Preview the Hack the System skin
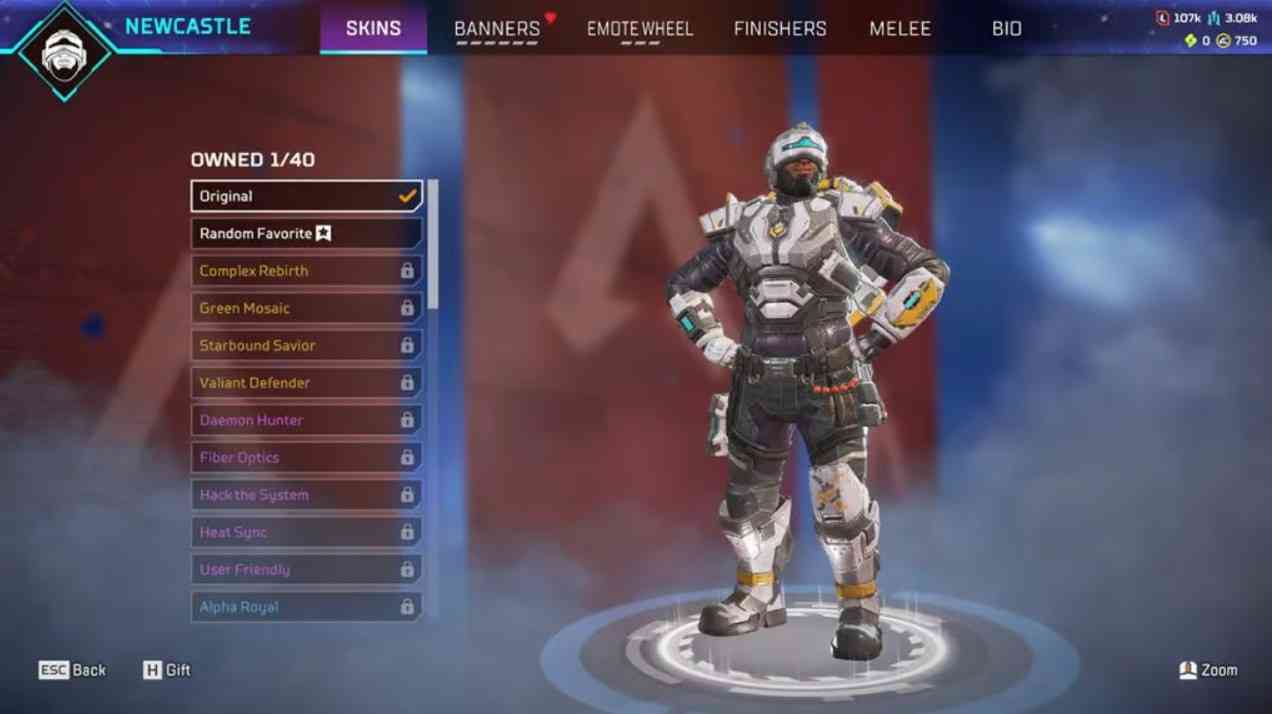Screen dimensions: 1272x714 [x=306, y=495]
